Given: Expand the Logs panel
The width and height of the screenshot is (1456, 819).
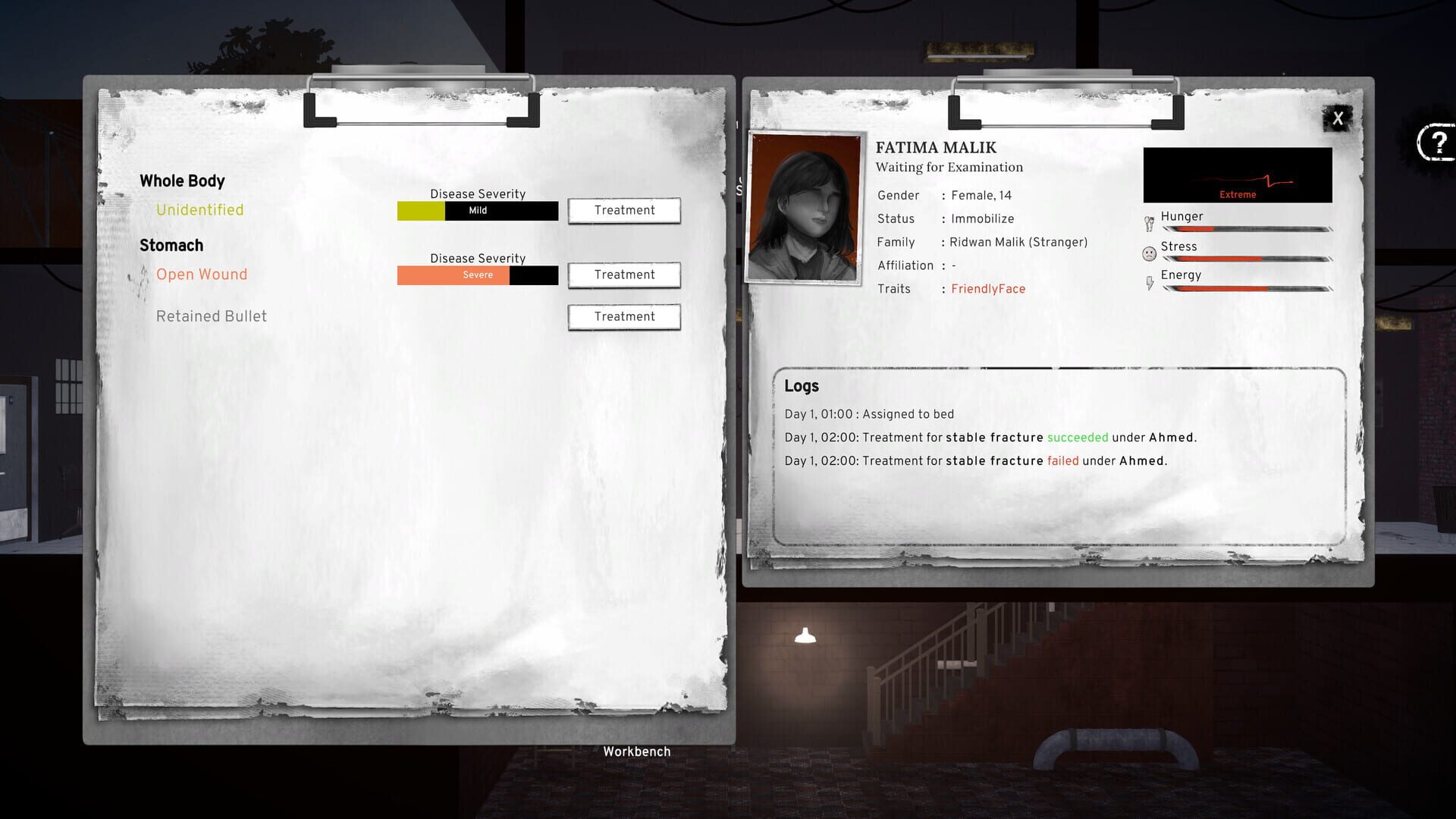Looking at the screenshot, I should [x=802, y=386].
